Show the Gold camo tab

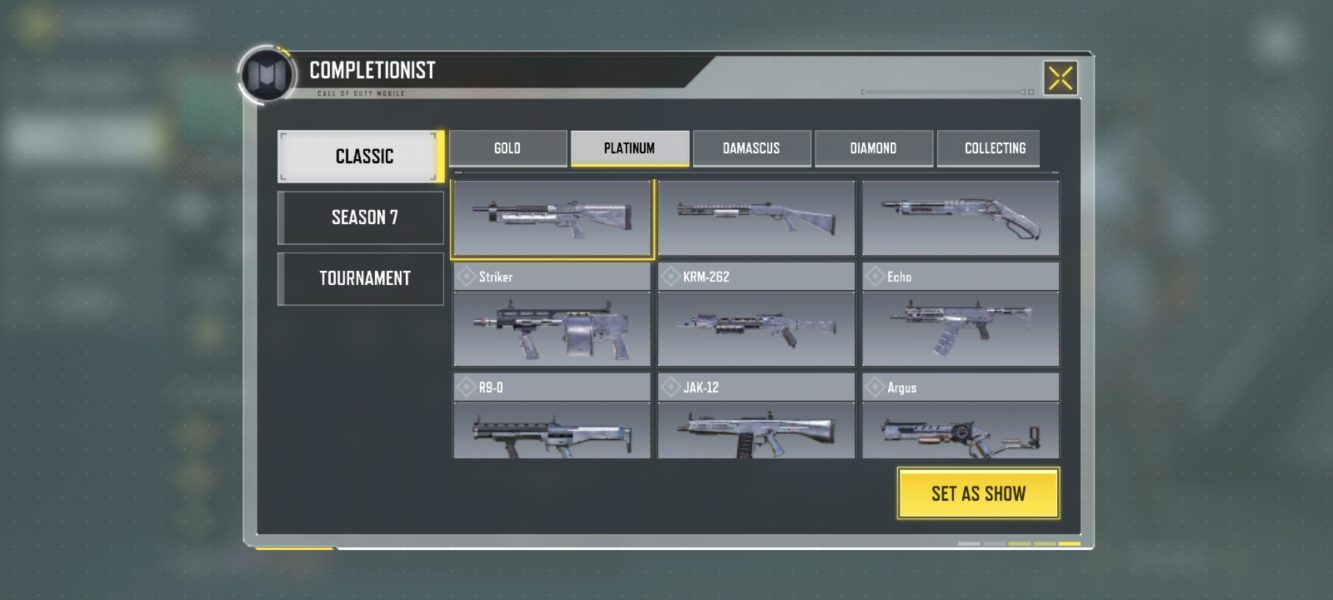pyautogui.click(x=507, y=148)
